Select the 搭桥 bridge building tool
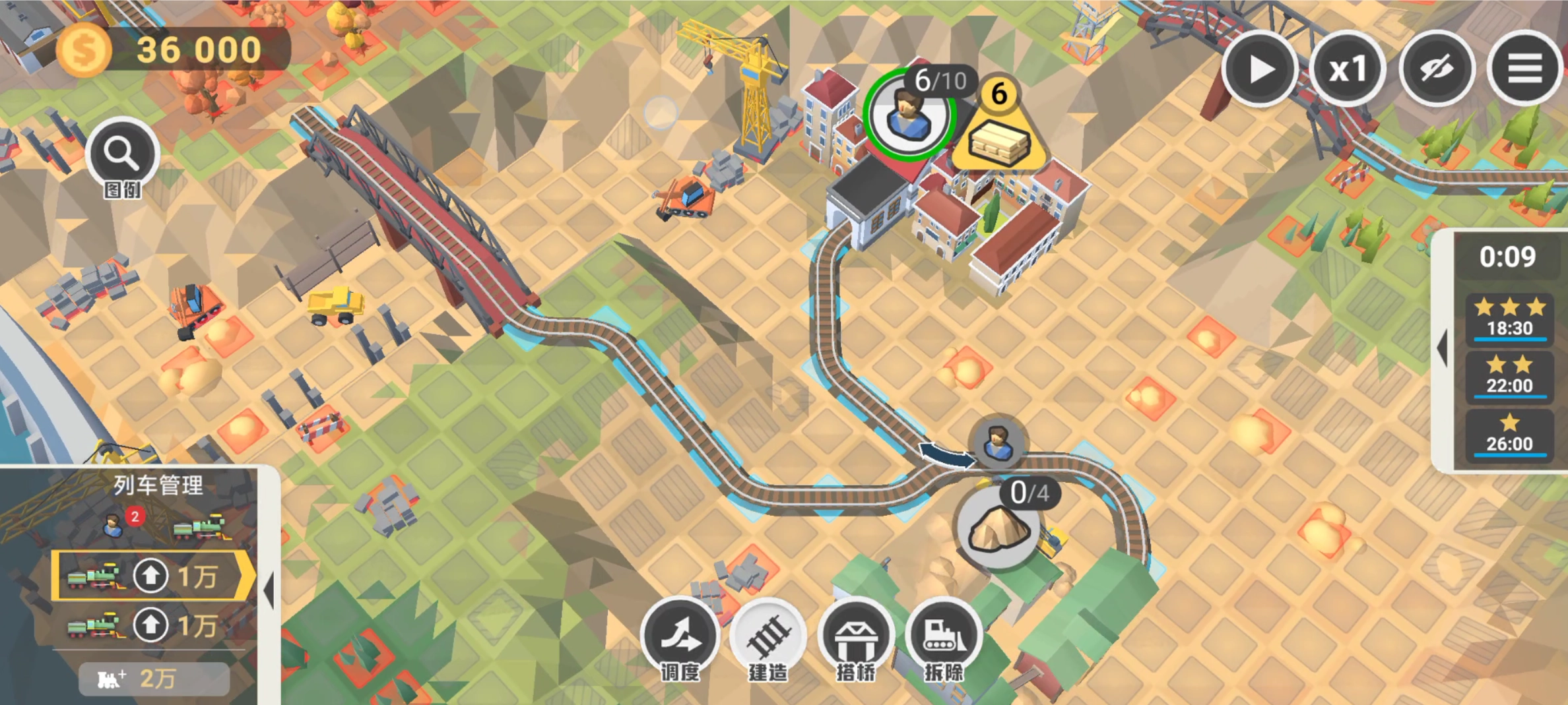The width and height of the screenshot is (1568, 705). coord(856,636)
